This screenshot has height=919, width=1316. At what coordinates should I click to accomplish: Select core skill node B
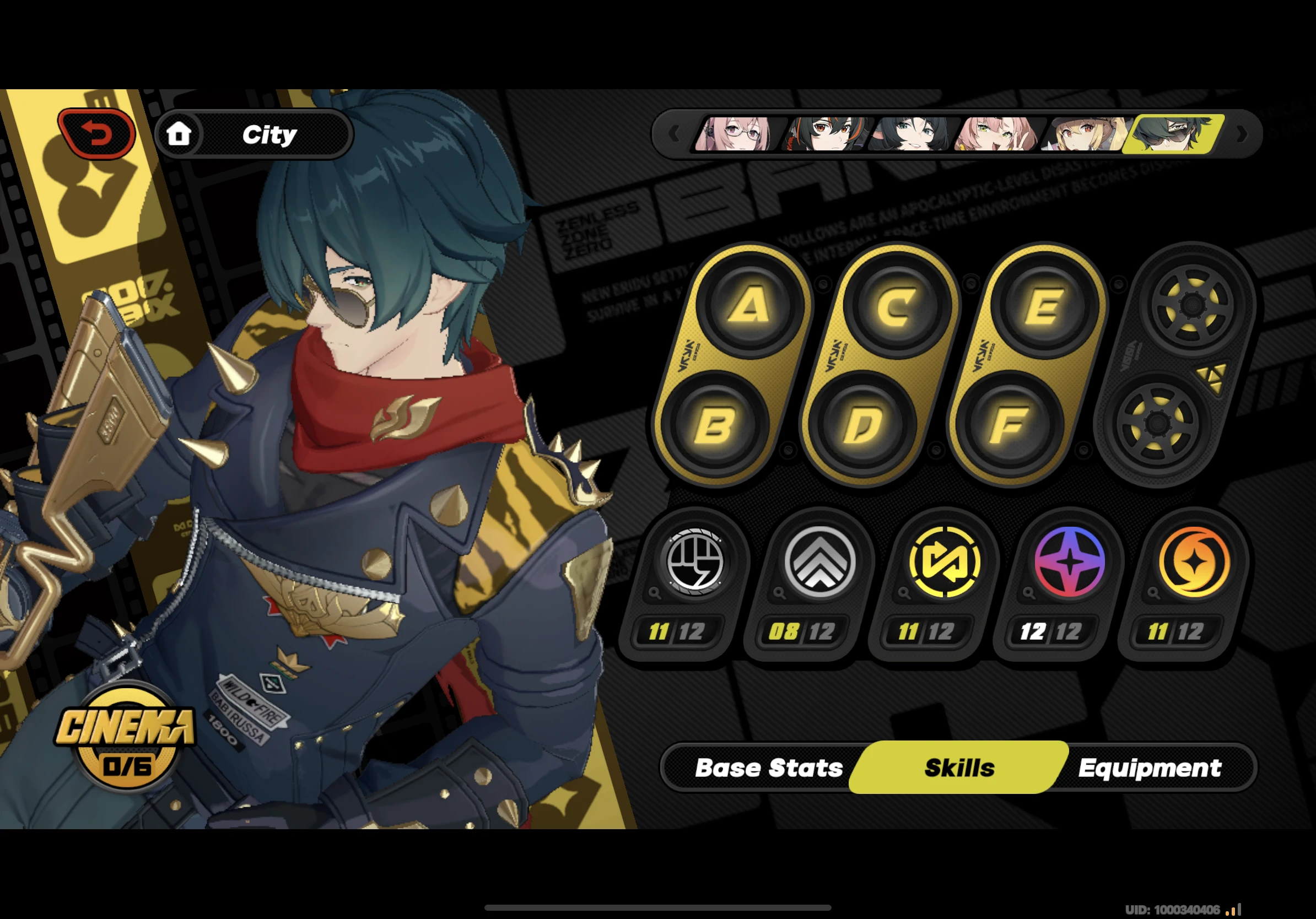point(714,425)
